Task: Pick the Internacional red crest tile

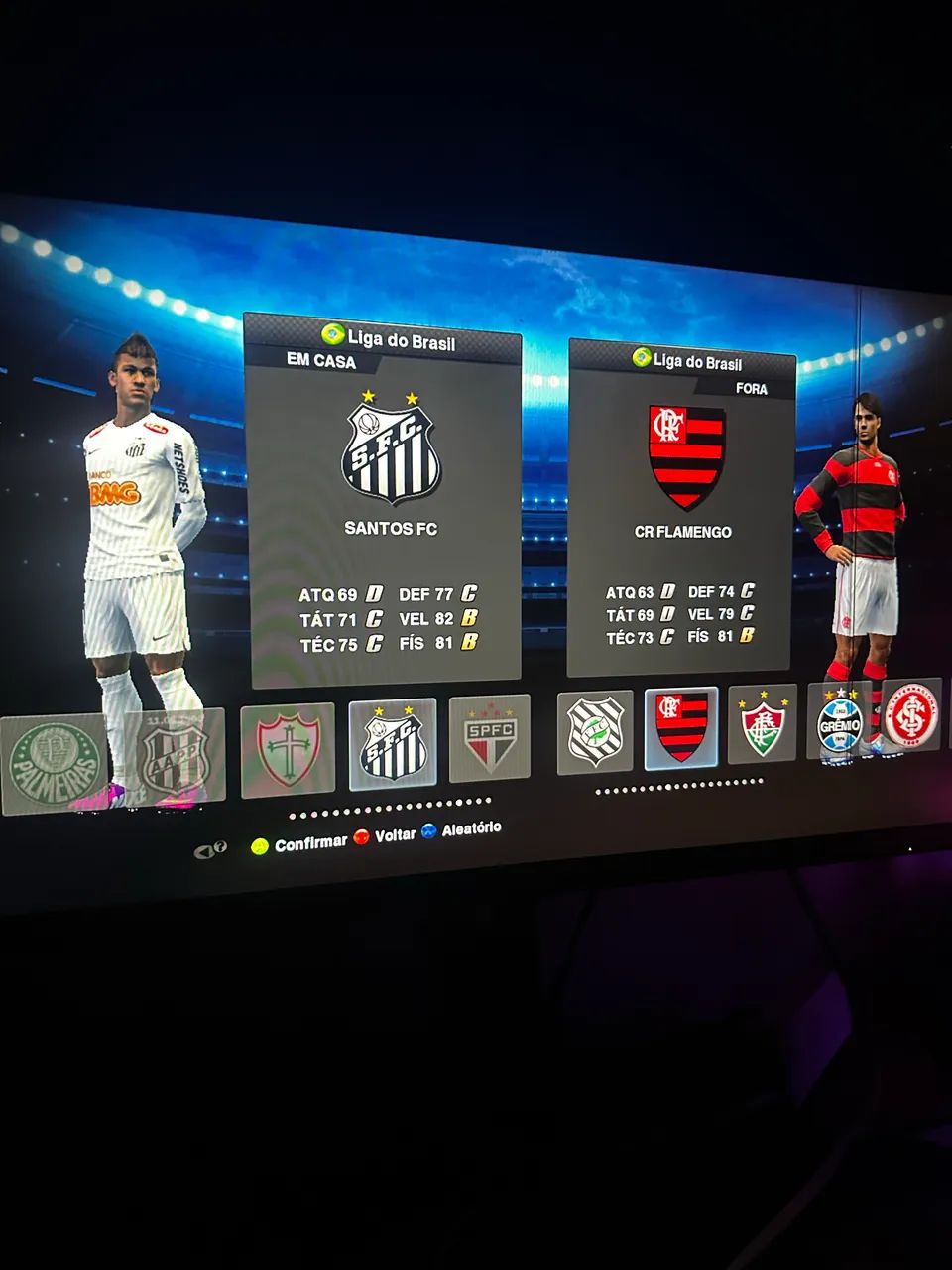Action: click(909, 716)
